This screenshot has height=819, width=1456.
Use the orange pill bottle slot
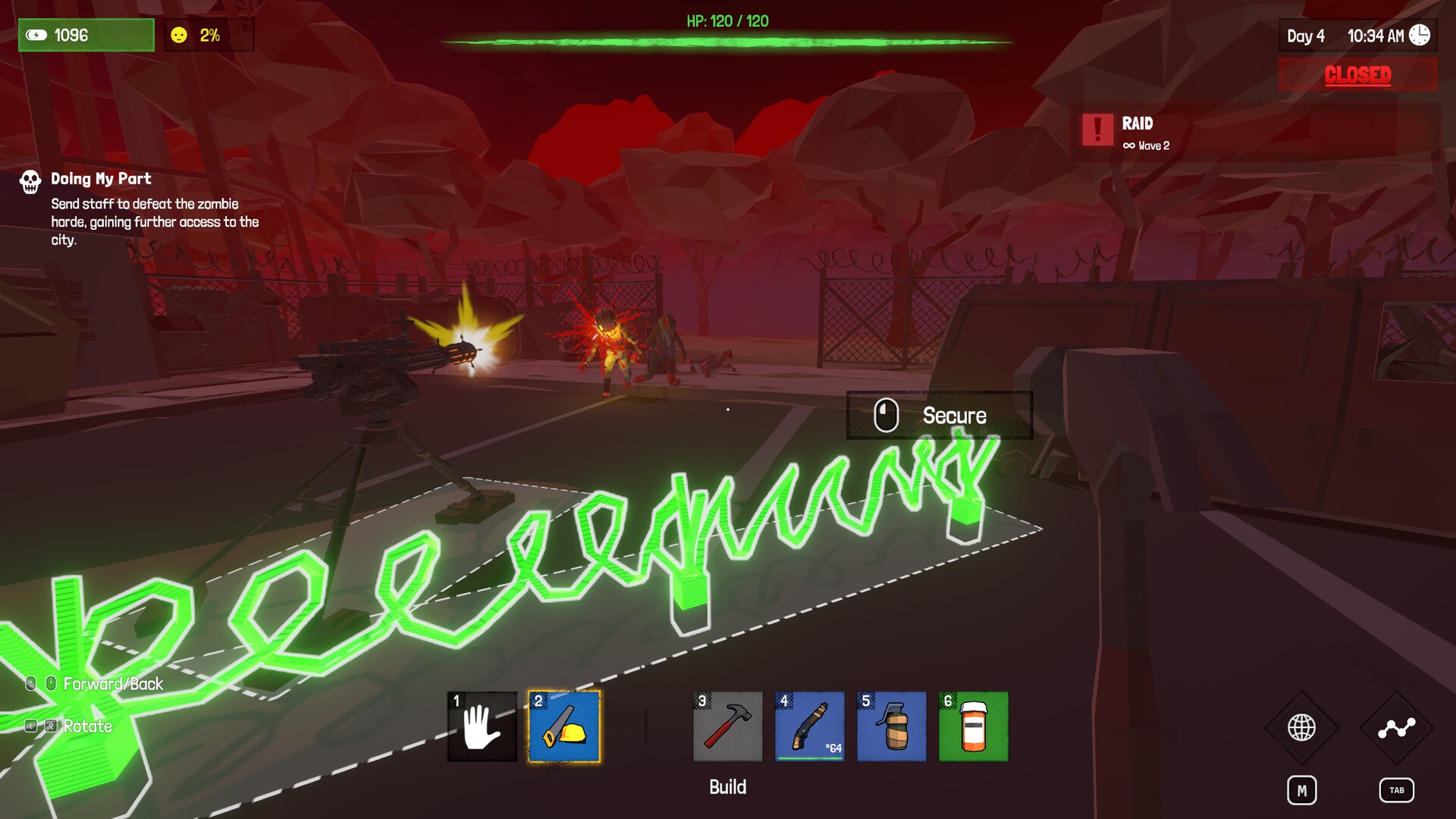click(974, 726)
